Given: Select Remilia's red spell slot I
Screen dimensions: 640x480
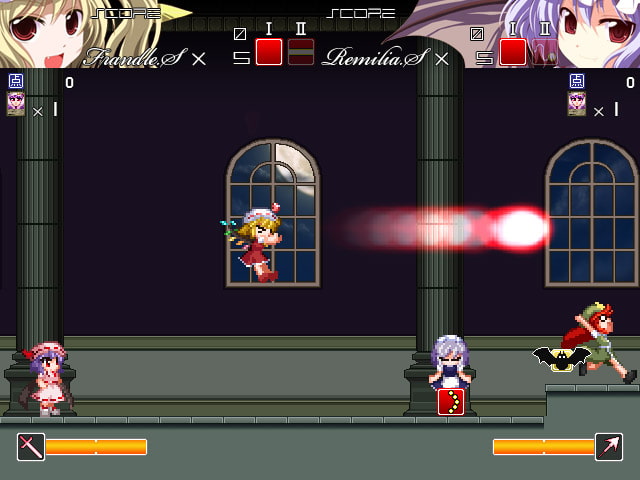Looking at the screenshot, I should (x=513, y=52).
